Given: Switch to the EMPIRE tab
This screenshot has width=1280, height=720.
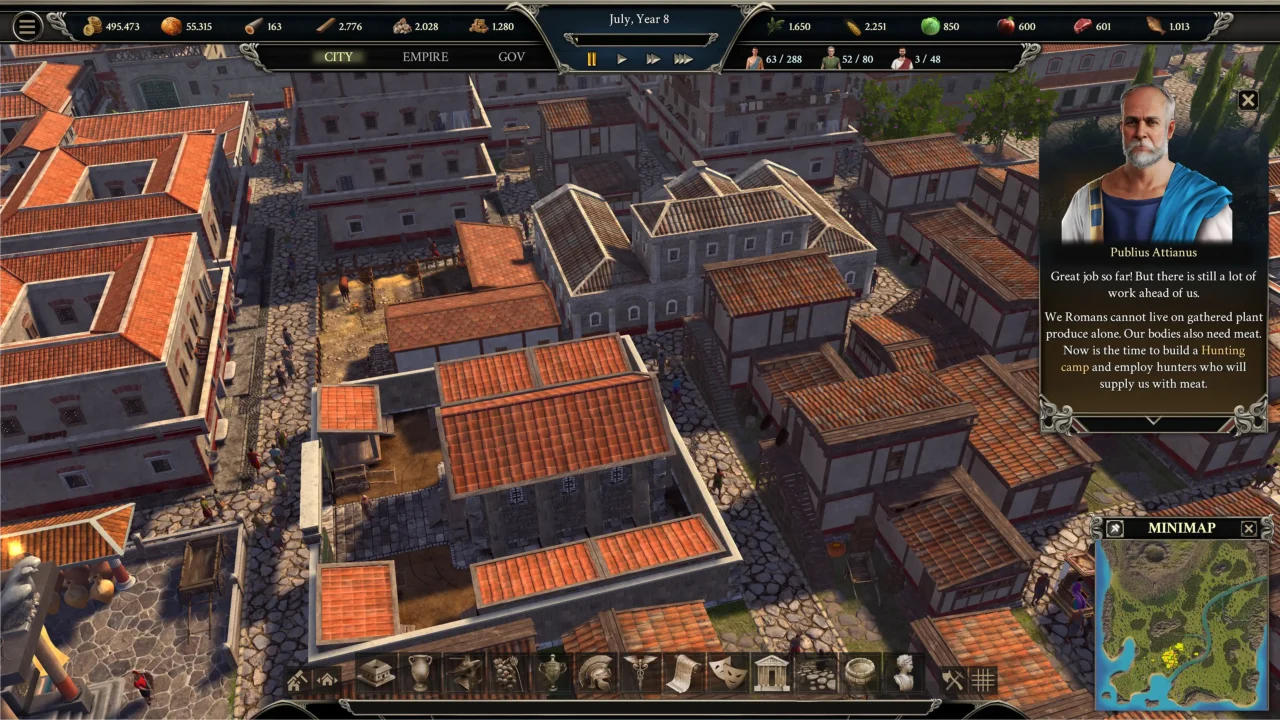Looking at the screenshot, I should coord(425,57).
